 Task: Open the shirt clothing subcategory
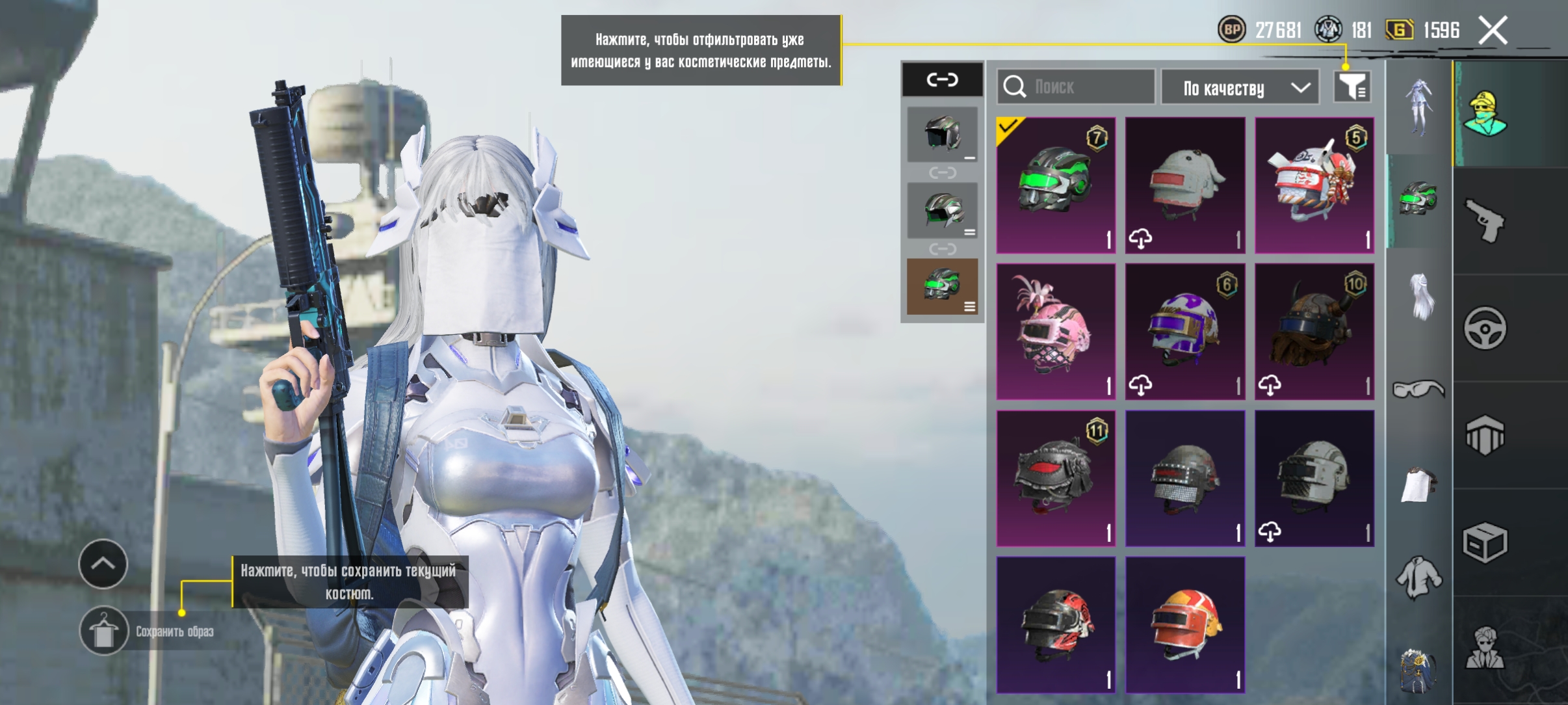(1418, 577)
